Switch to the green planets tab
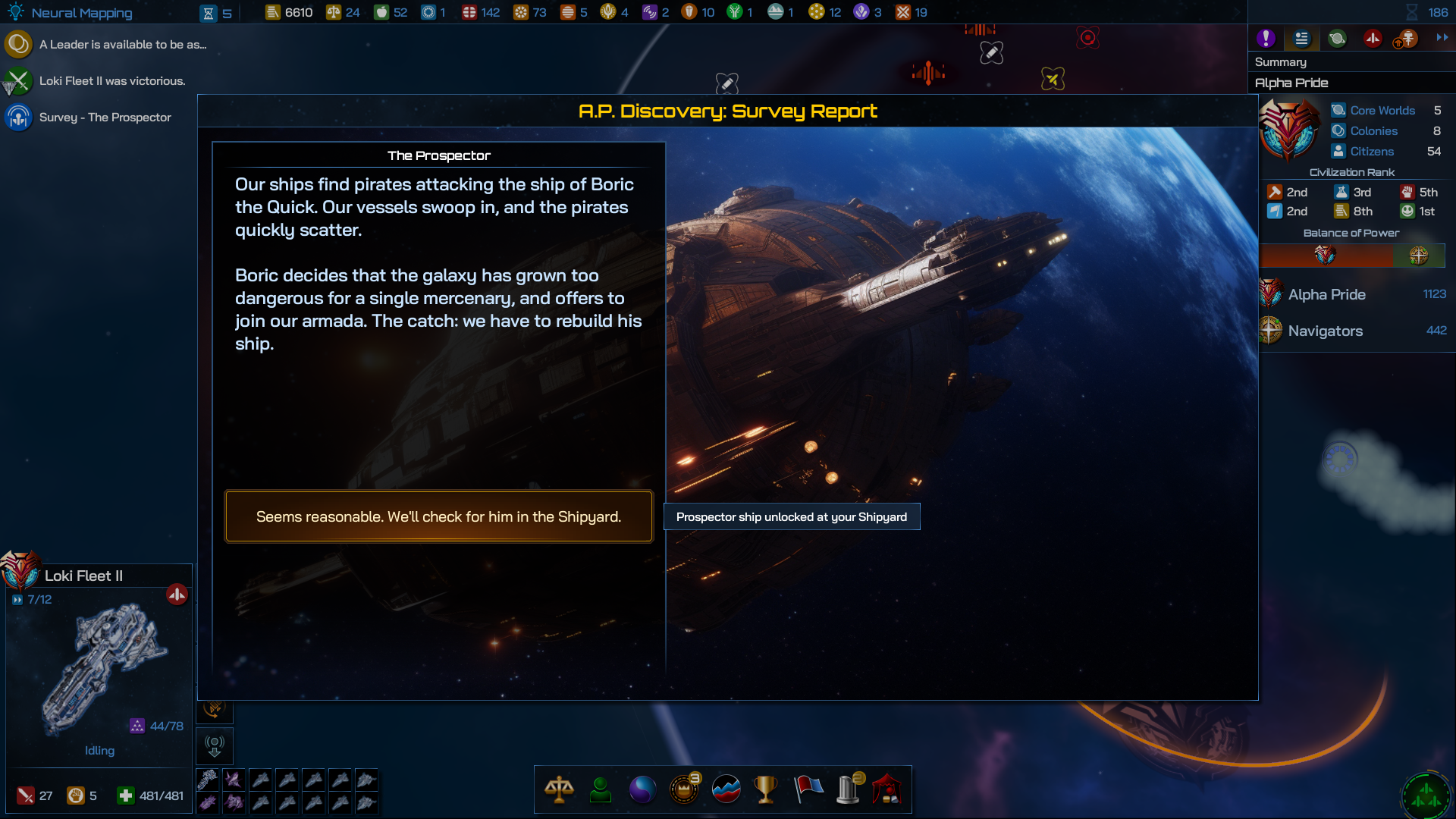Viewport: 1456px width, 819px height. 1337,38
